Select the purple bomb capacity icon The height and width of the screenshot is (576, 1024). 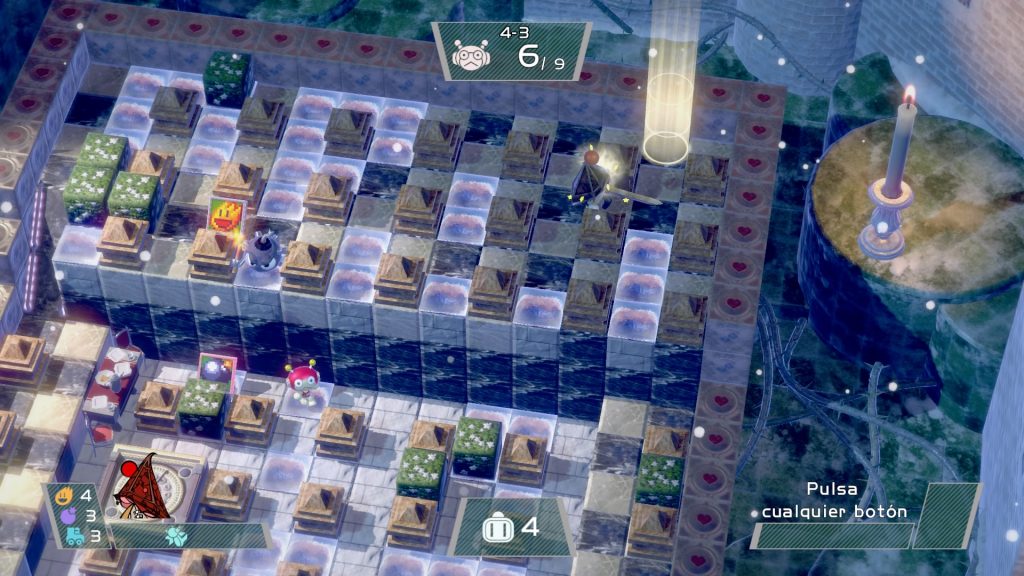66,515
